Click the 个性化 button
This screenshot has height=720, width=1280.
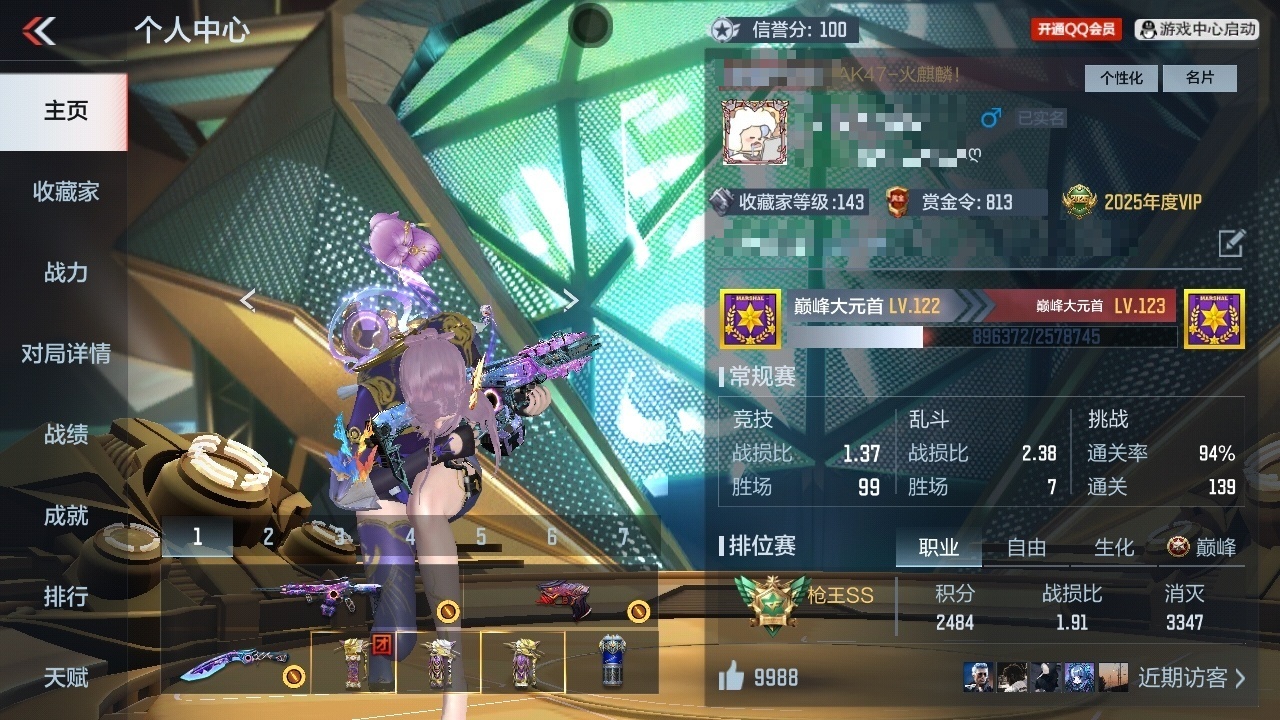tap(1121, 78)
